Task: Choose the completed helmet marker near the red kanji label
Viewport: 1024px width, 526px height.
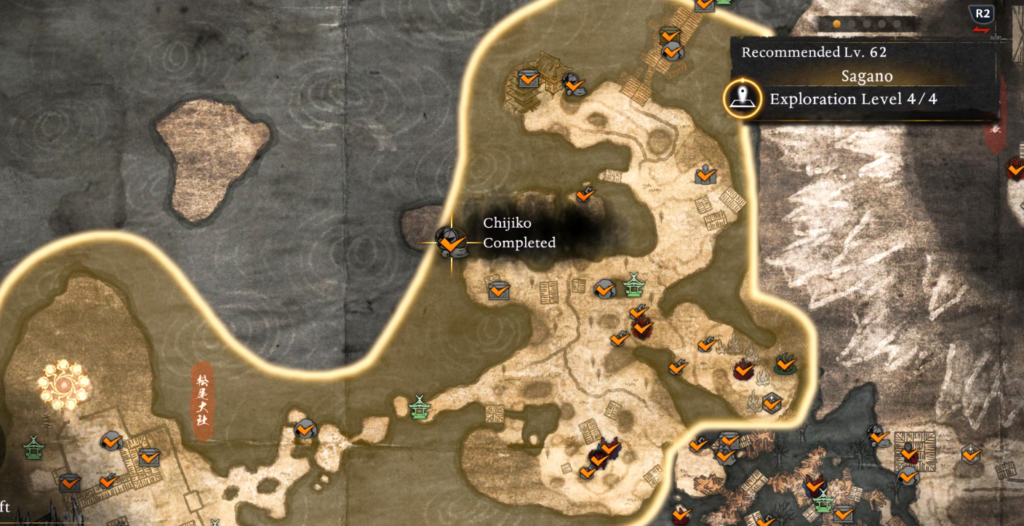Action: (305, 430)
